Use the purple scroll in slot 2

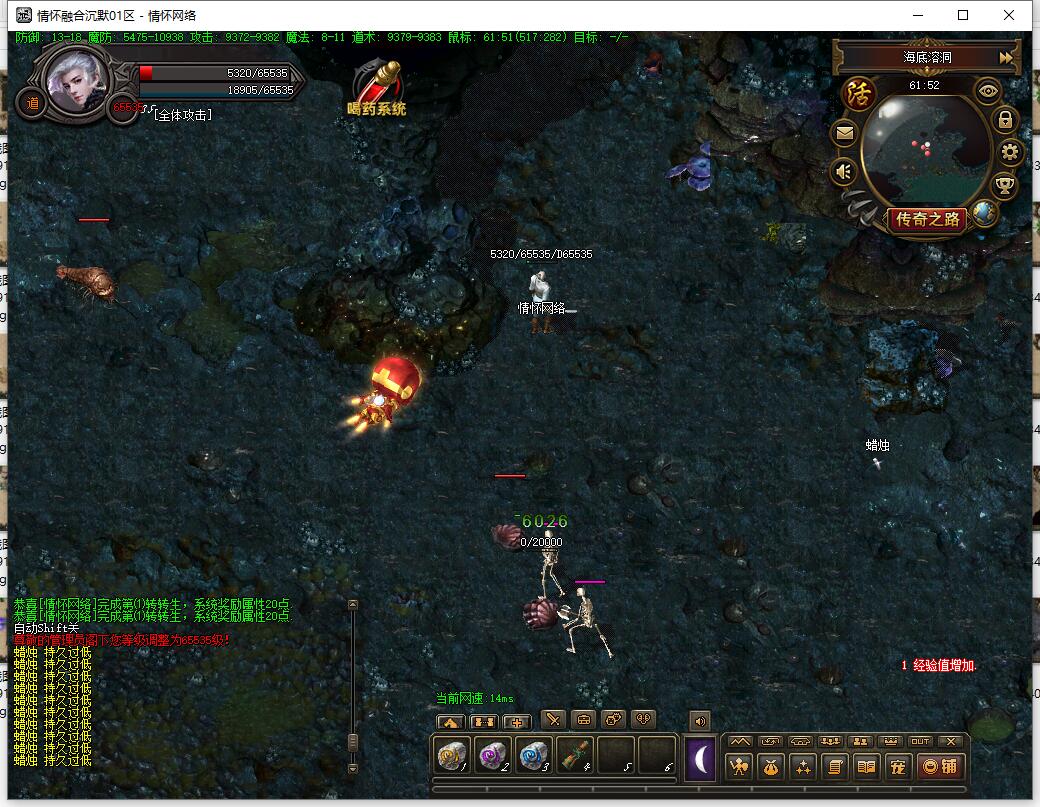point(495,756)
